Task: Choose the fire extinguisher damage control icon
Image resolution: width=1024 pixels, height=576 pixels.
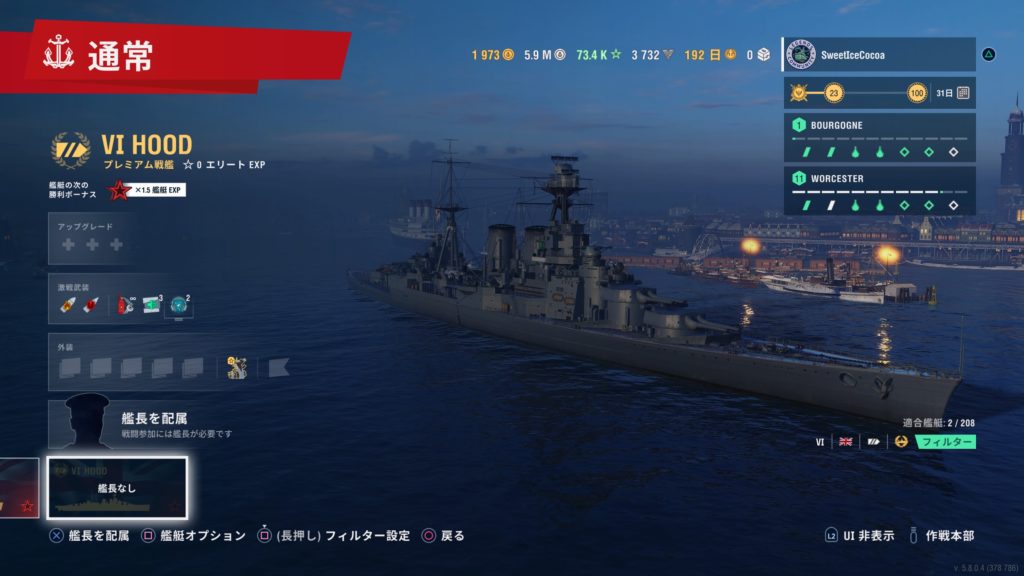Action: (x=126, y=306)
